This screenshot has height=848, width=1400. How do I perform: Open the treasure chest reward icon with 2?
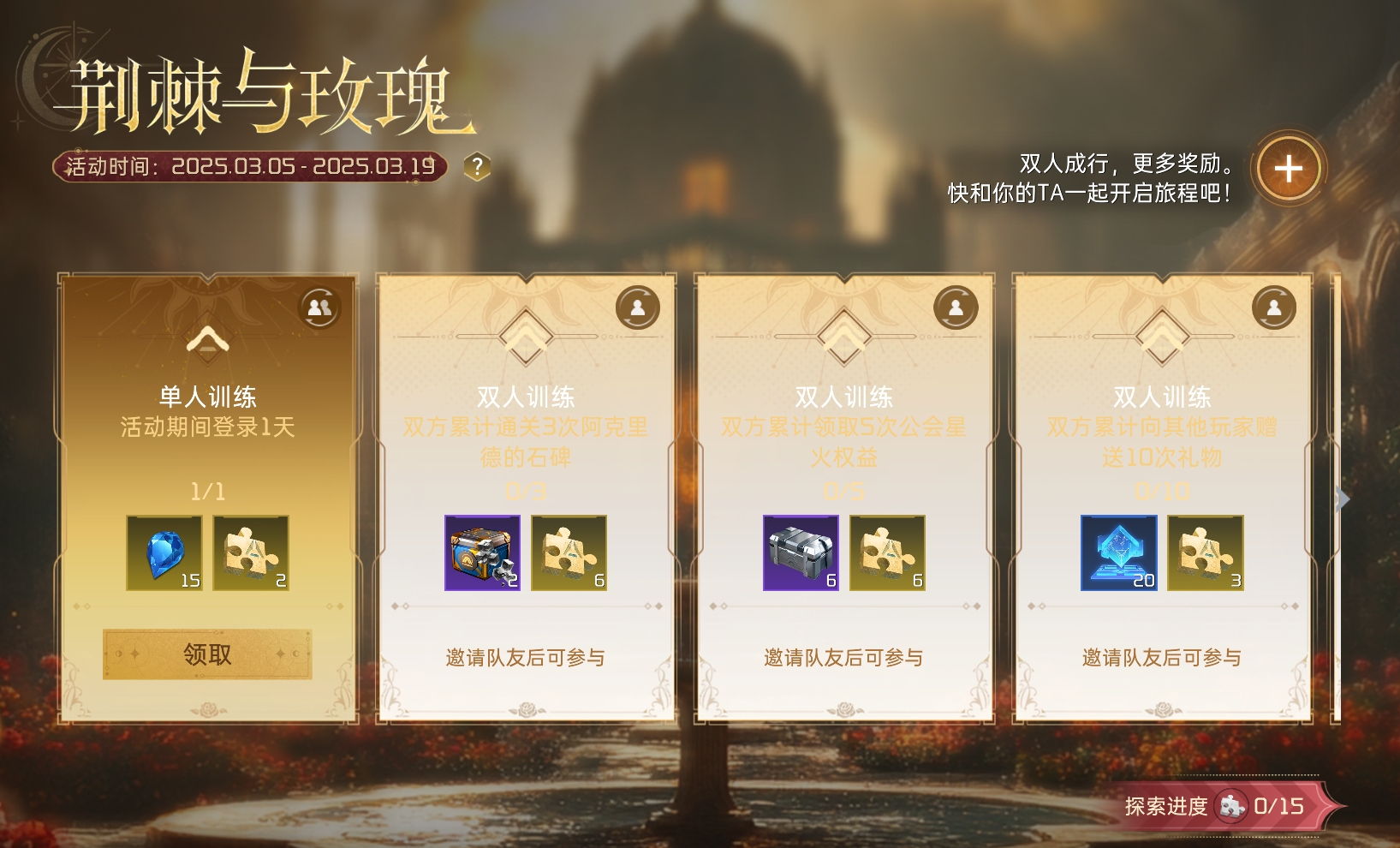(482, 553)
